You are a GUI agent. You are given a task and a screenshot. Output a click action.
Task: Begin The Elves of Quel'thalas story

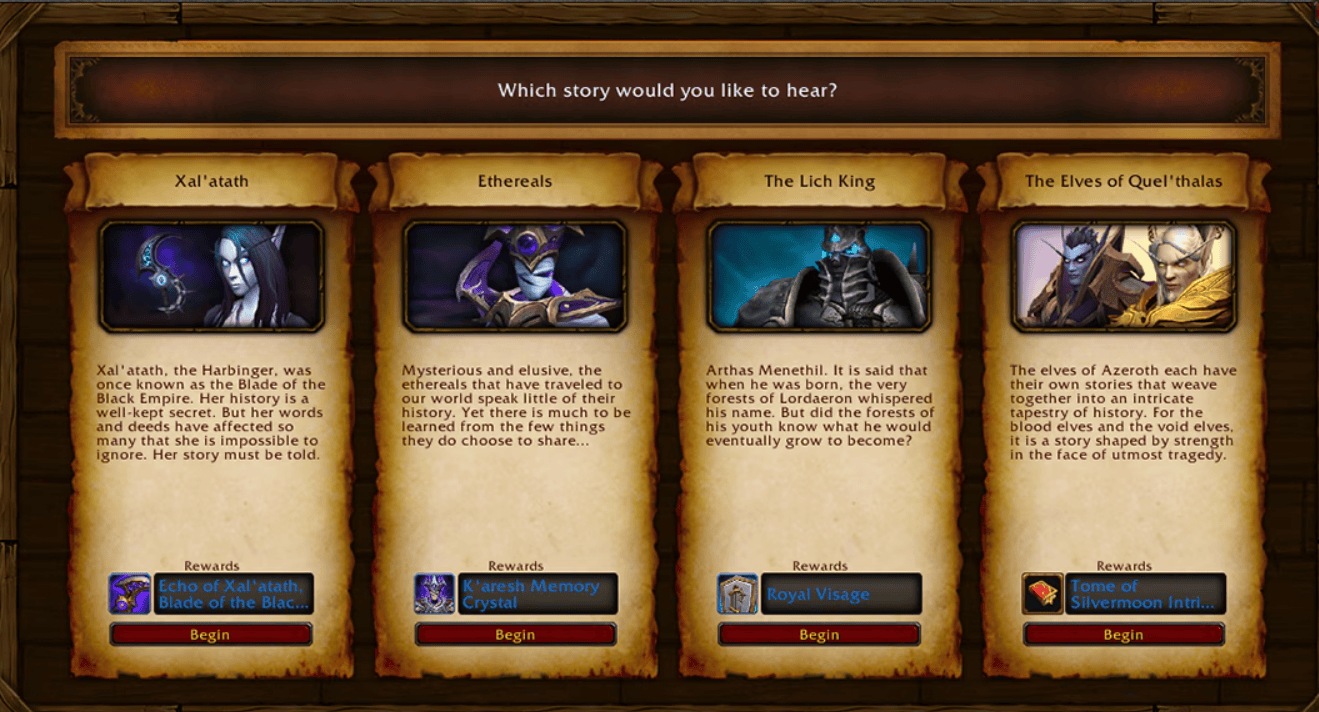pyautogui.click(x=1123, y=634)
